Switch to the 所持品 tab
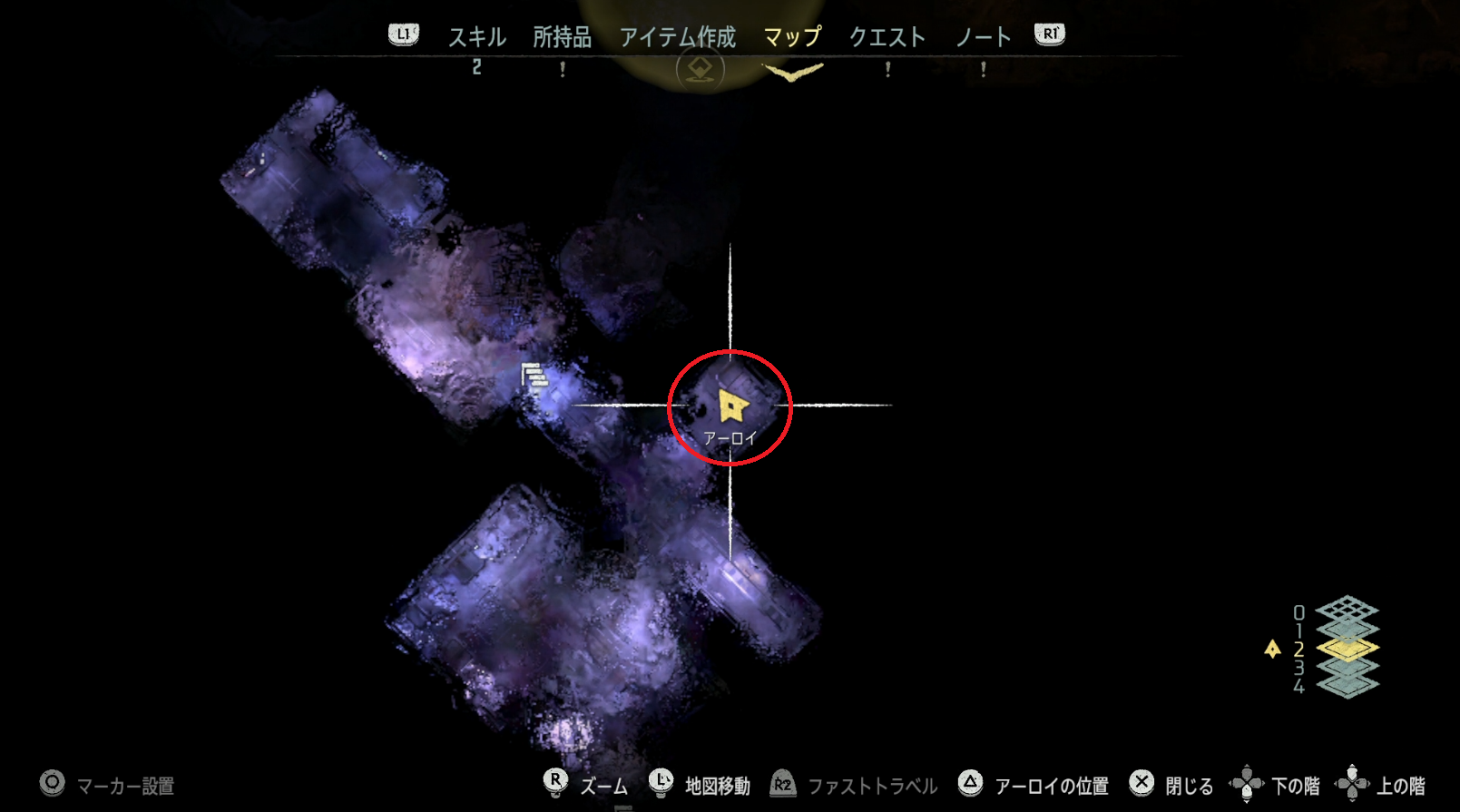The image size is (1460, 812). pyautogui.click(x=563, y=37)
